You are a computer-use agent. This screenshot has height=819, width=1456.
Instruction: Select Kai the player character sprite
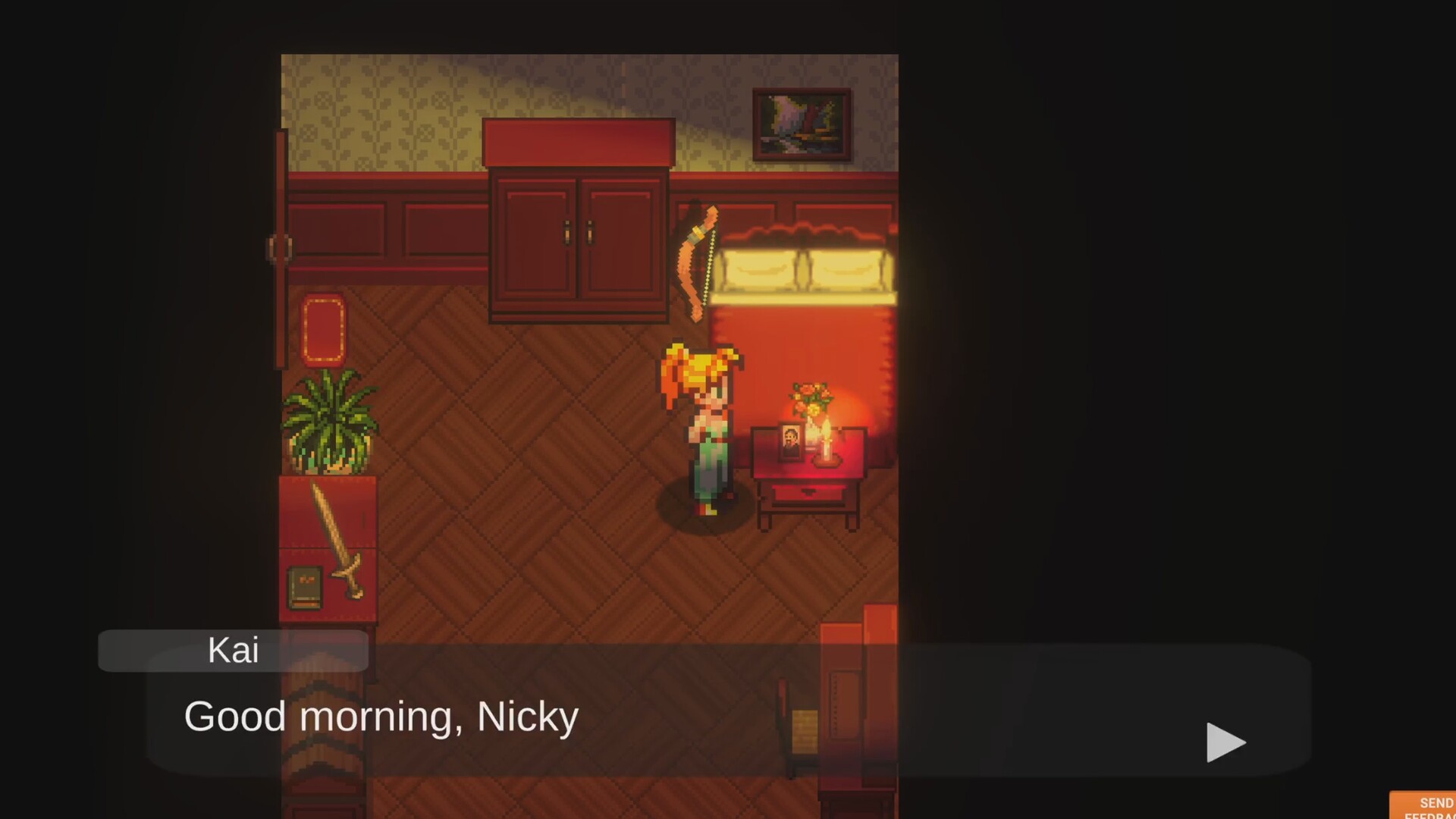point(704,425)
